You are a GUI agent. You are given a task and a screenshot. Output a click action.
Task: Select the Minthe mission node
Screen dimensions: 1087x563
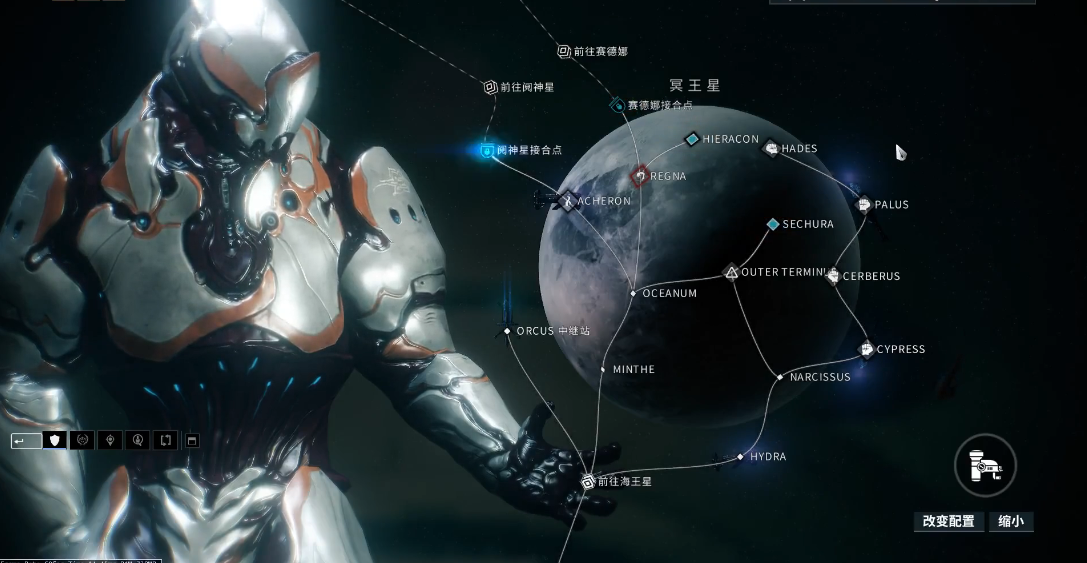click(x=603, y=370)
